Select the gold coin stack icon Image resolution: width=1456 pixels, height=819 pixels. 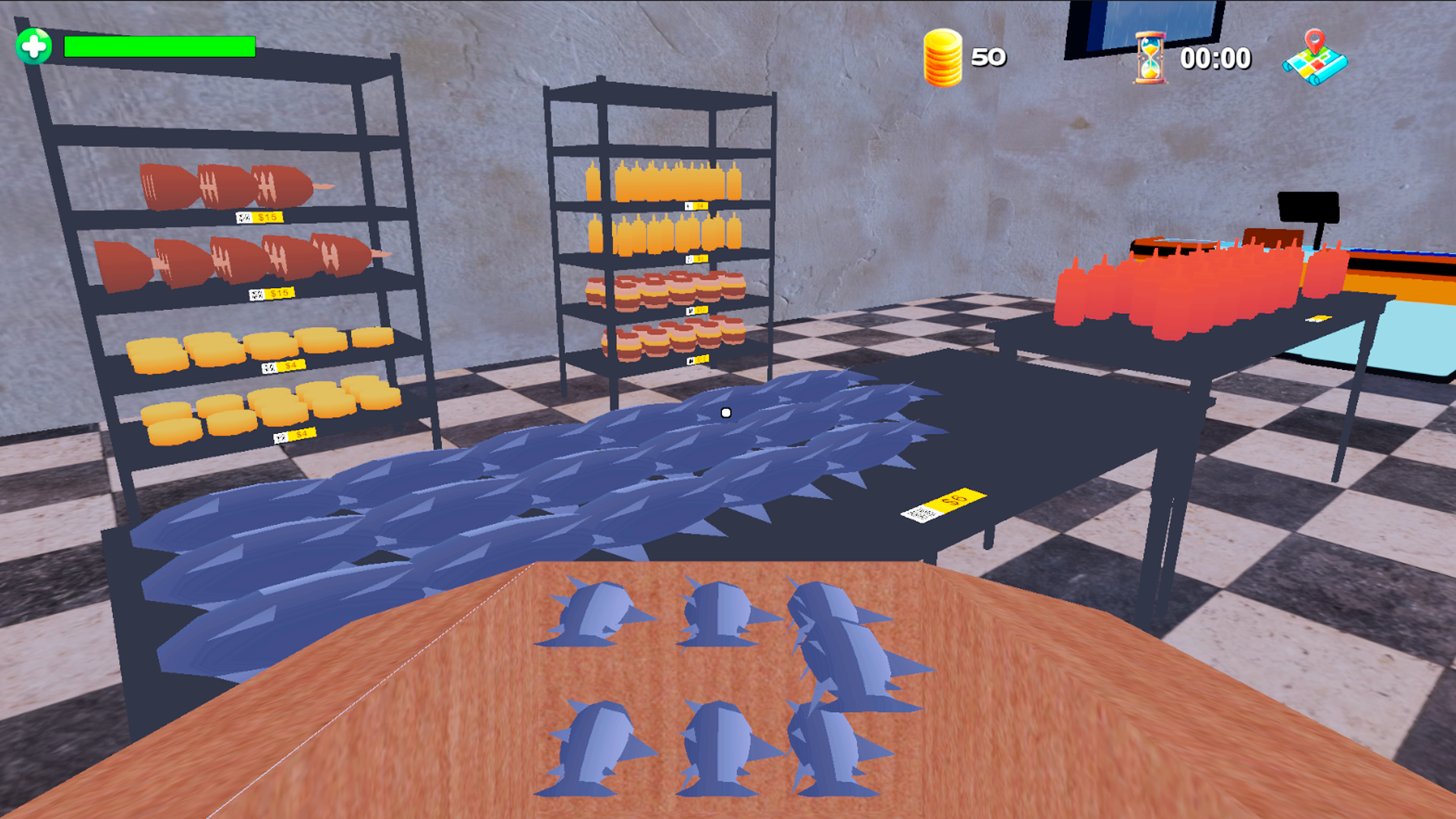click(943, 58)
